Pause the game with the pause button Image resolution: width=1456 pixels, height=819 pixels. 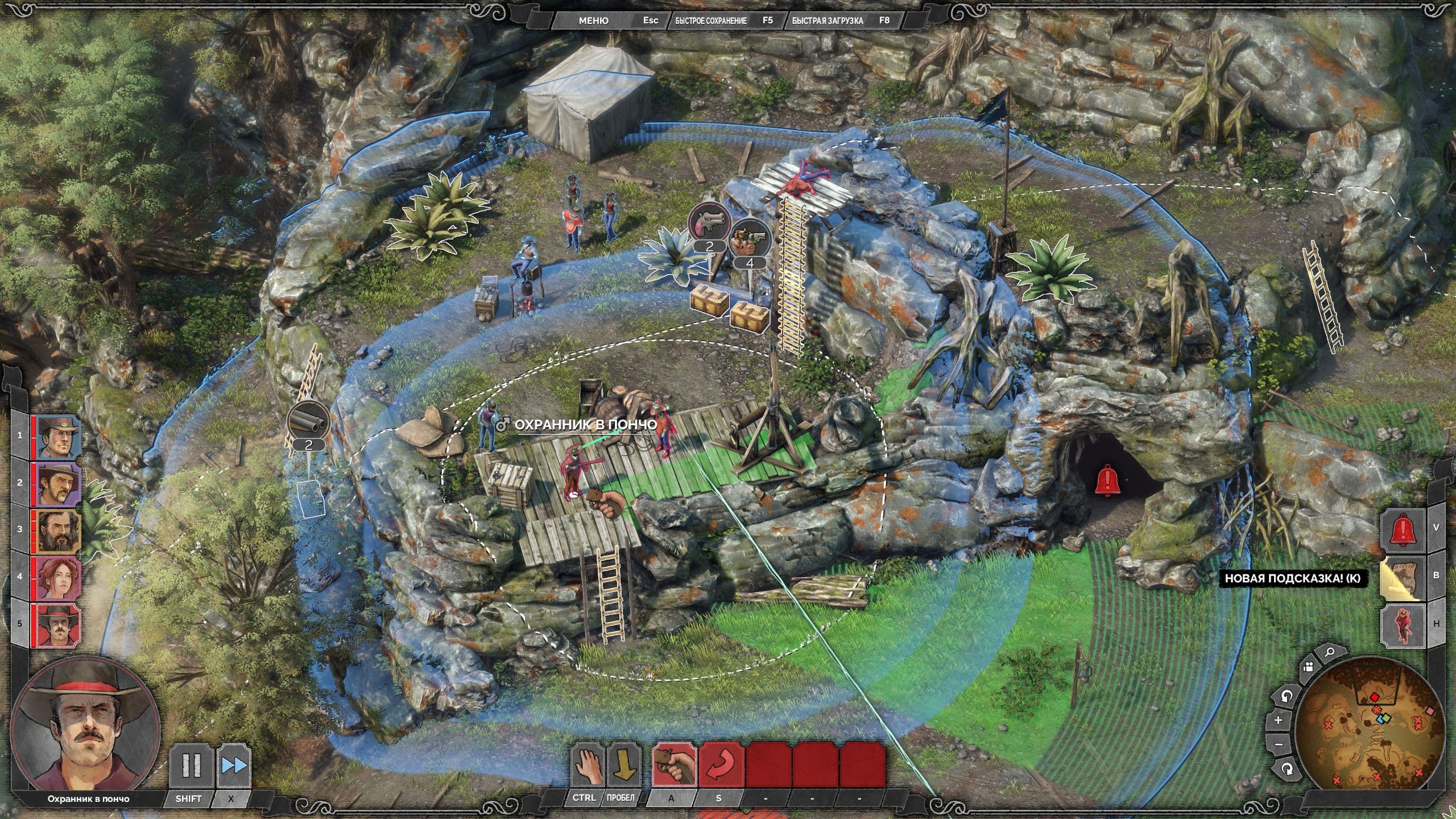click(x=191, y=766)
